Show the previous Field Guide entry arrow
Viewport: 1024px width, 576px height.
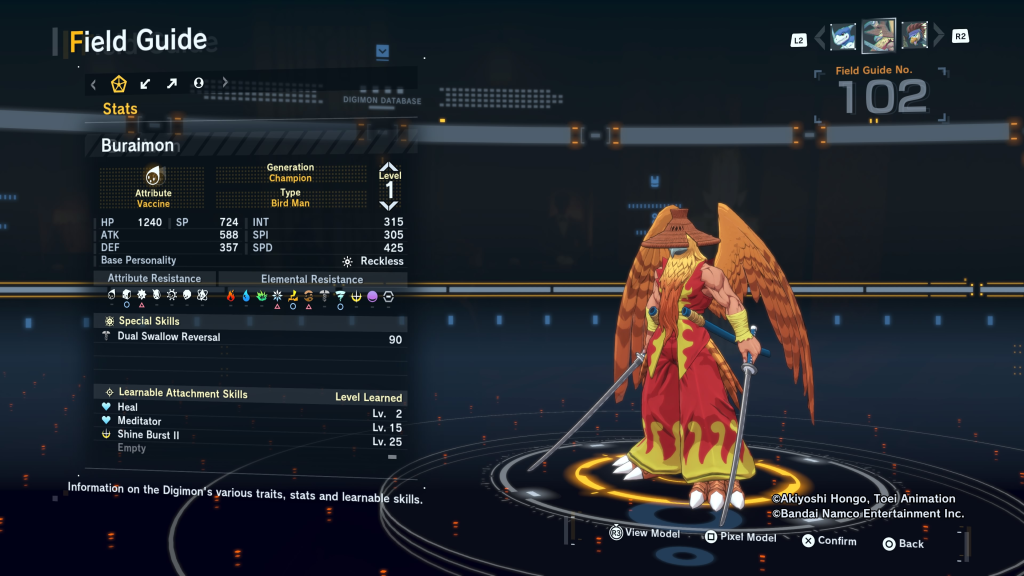click(820, 37)
